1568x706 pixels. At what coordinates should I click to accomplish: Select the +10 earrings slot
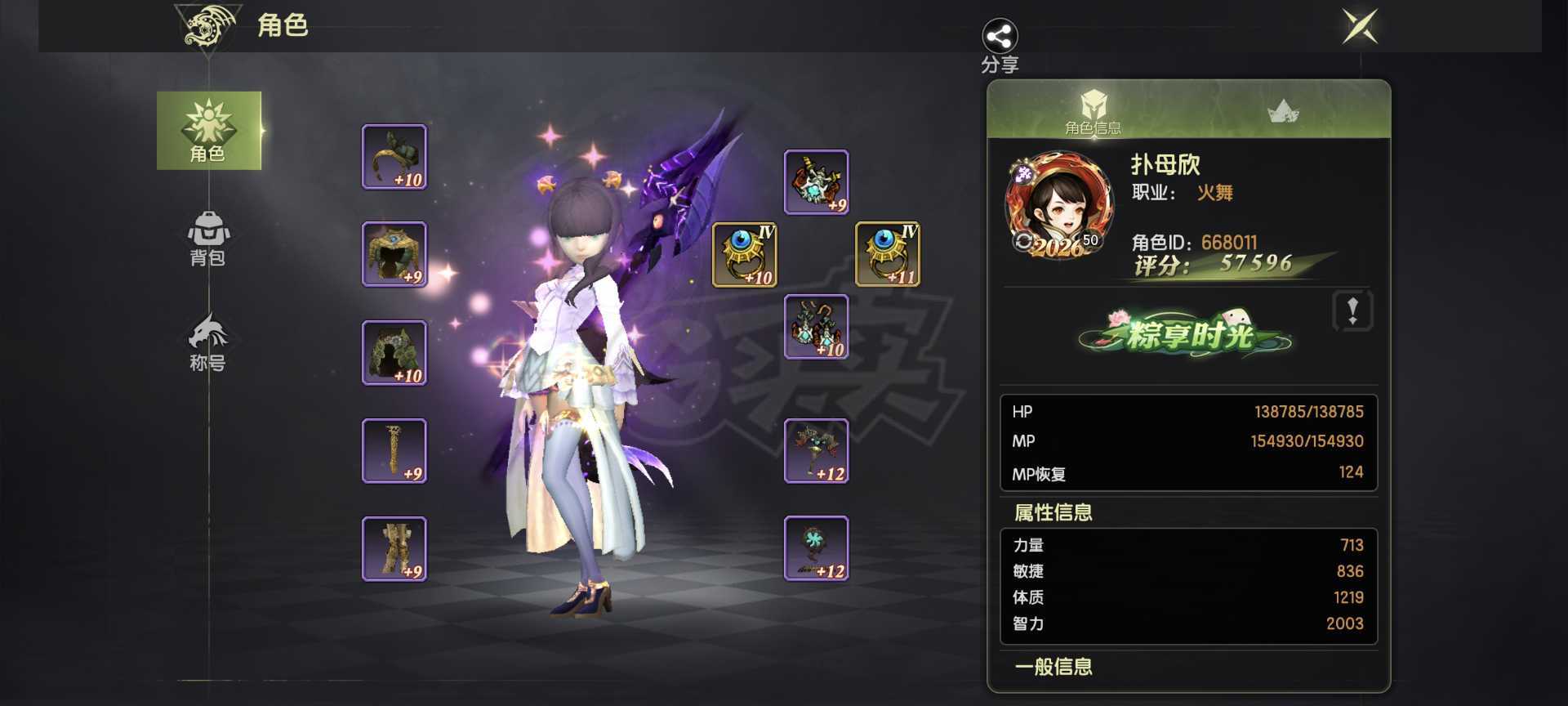[816, 327]
